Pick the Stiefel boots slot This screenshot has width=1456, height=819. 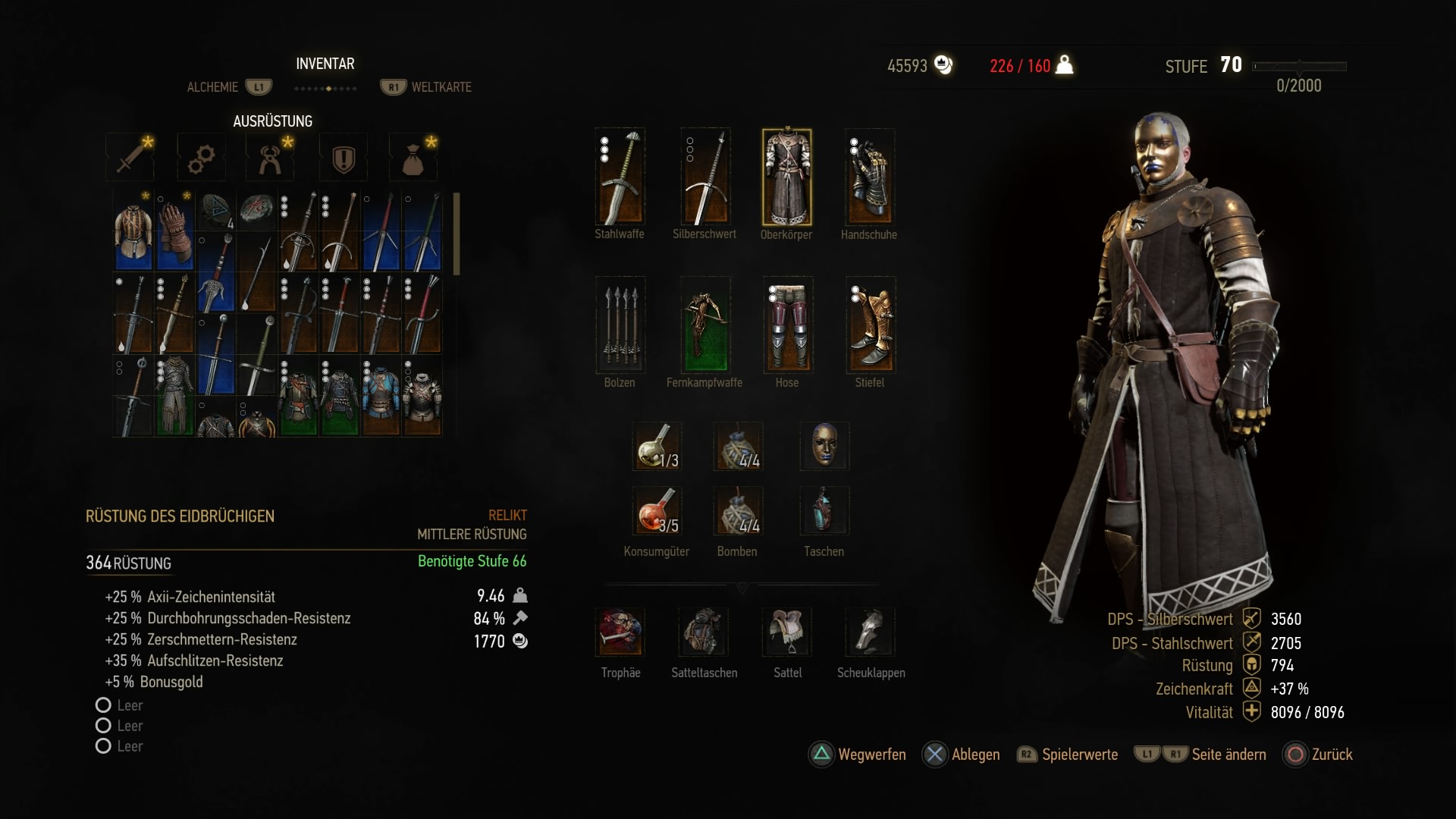click(871, 325)
